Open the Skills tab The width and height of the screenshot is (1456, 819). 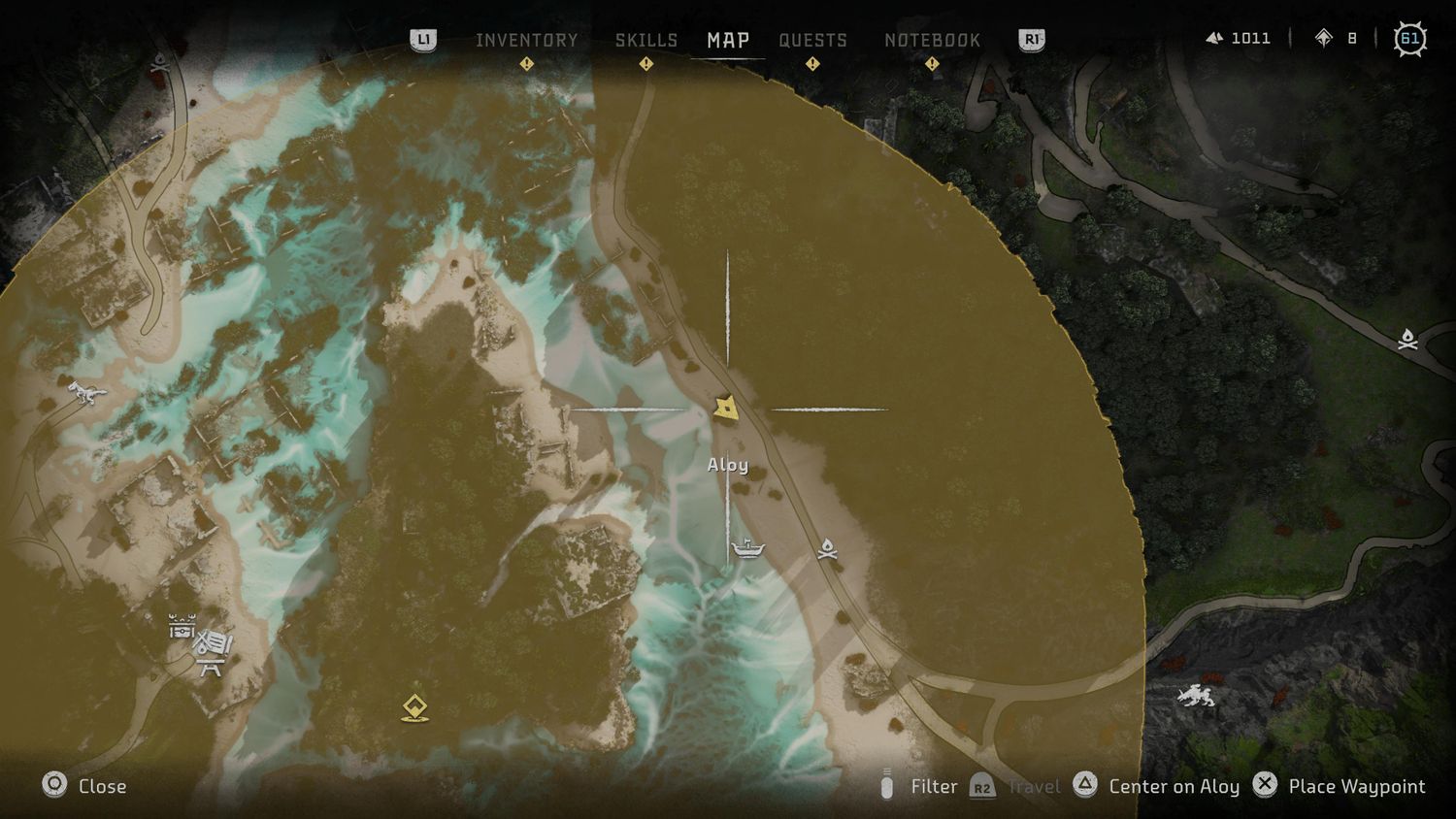pyautogui.click(x=646, y=40)
